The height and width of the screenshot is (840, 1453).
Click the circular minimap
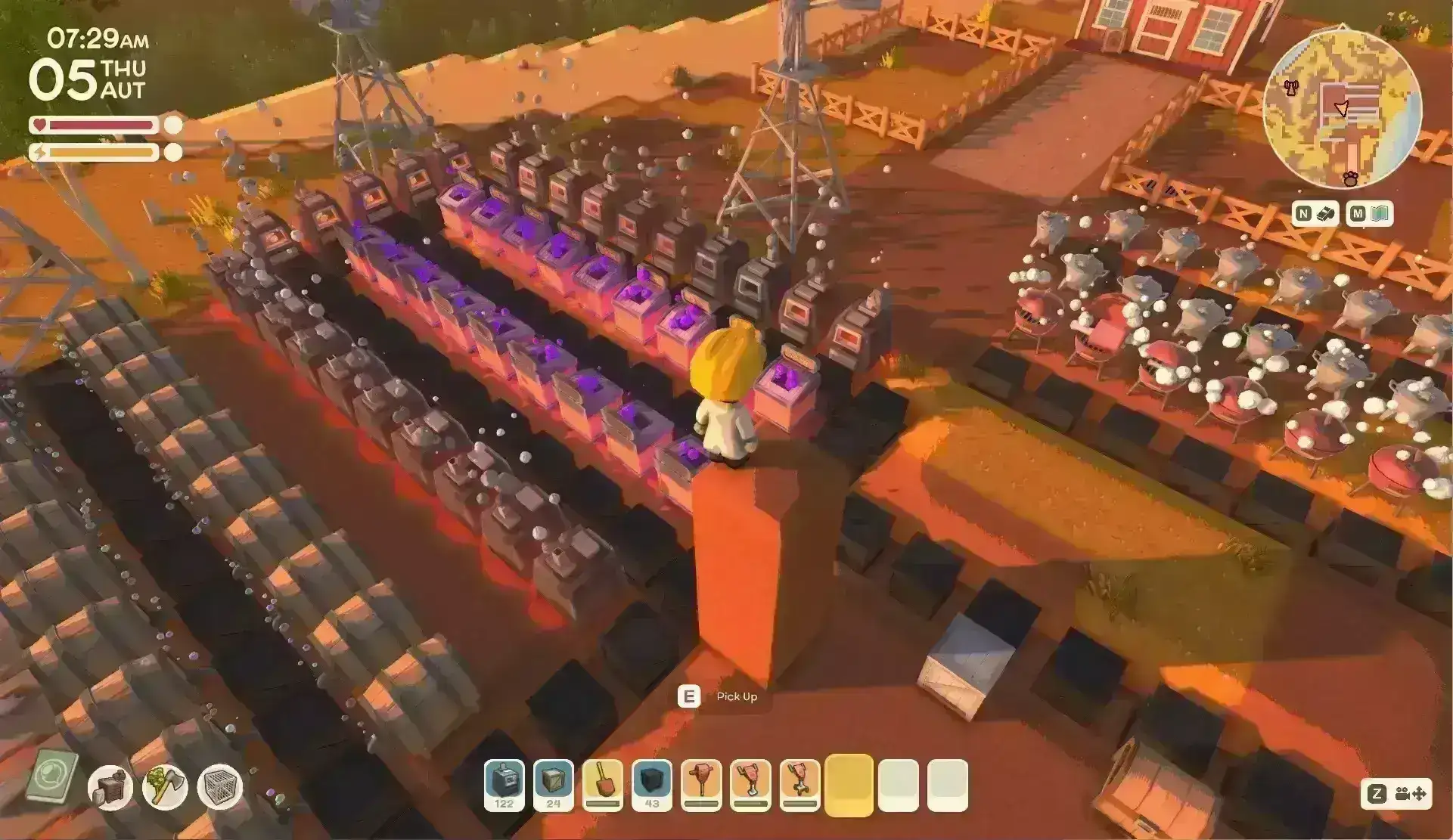(1341, 110)
